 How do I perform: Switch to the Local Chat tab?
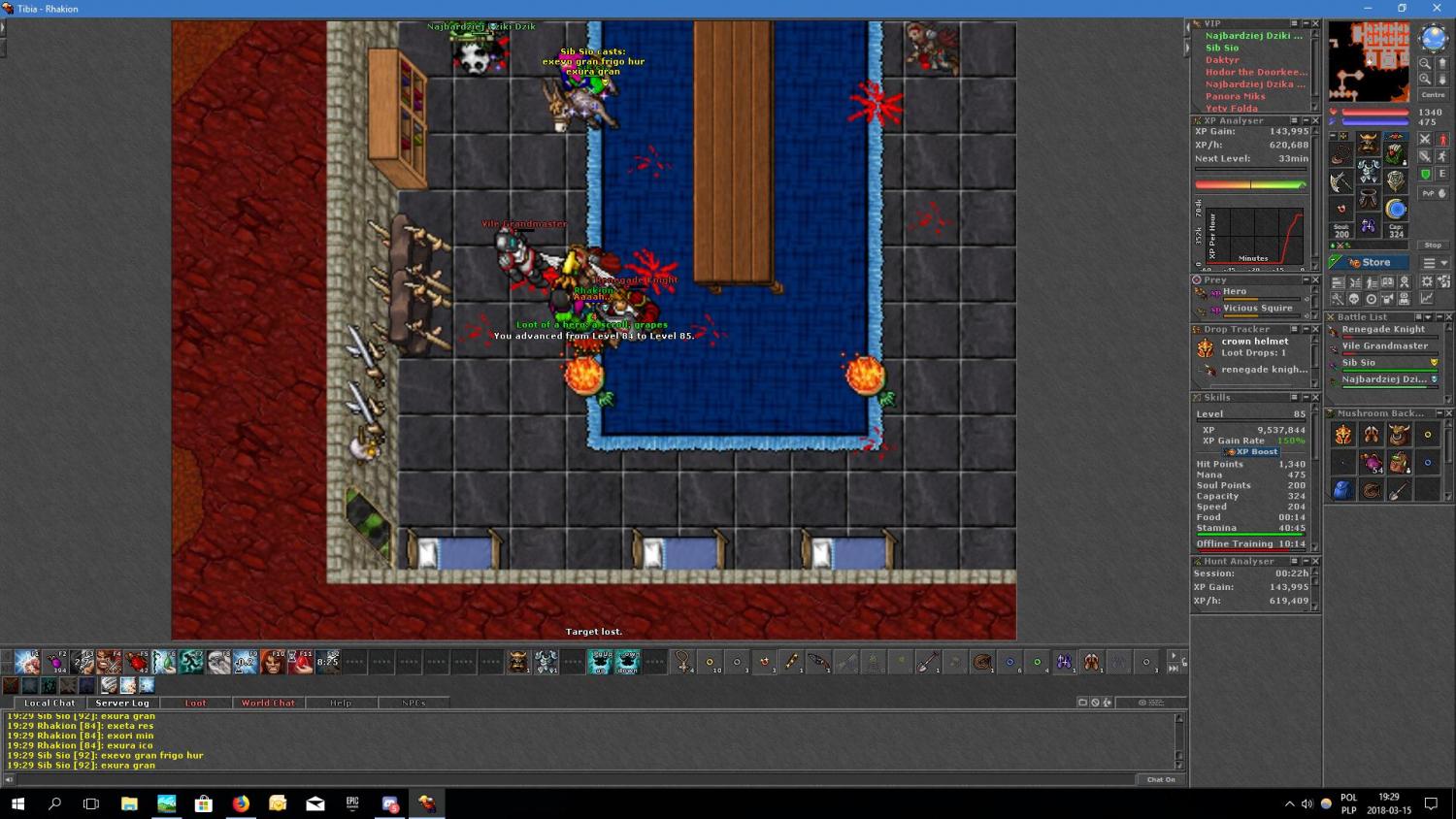point(50,703)
